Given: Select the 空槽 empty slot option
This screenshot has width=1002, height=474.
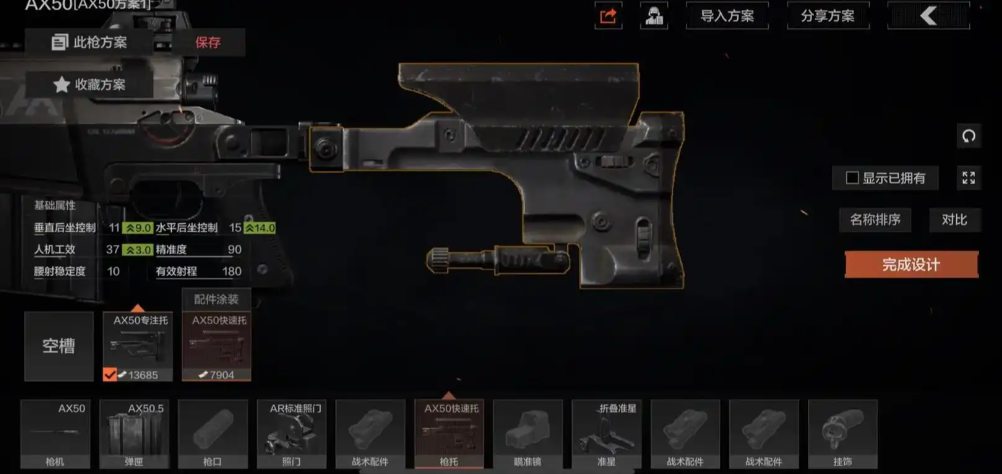Looking at the screenshot, I should tap(59, 346).
